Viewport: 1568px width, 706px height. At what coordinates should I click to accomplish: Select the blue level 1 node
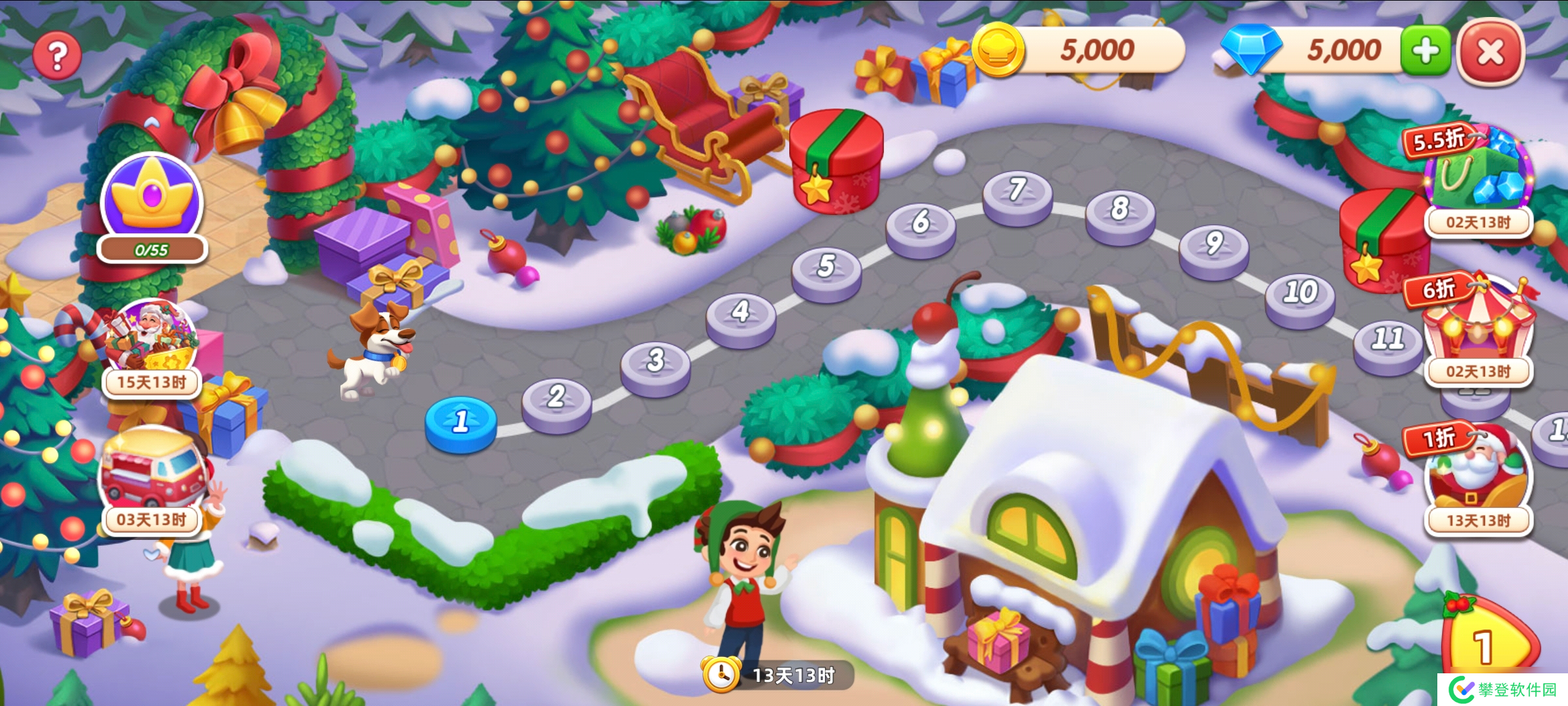[x=461, y=423]
